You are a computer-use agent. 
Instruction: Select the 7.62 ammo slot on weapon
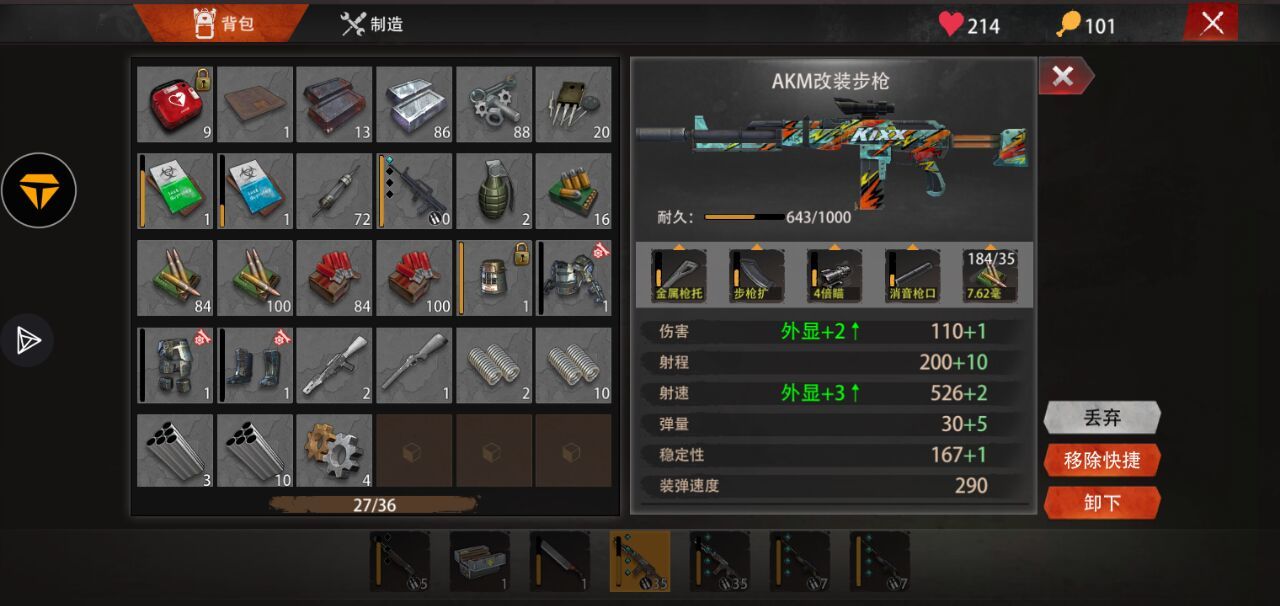tap(989, 275)
